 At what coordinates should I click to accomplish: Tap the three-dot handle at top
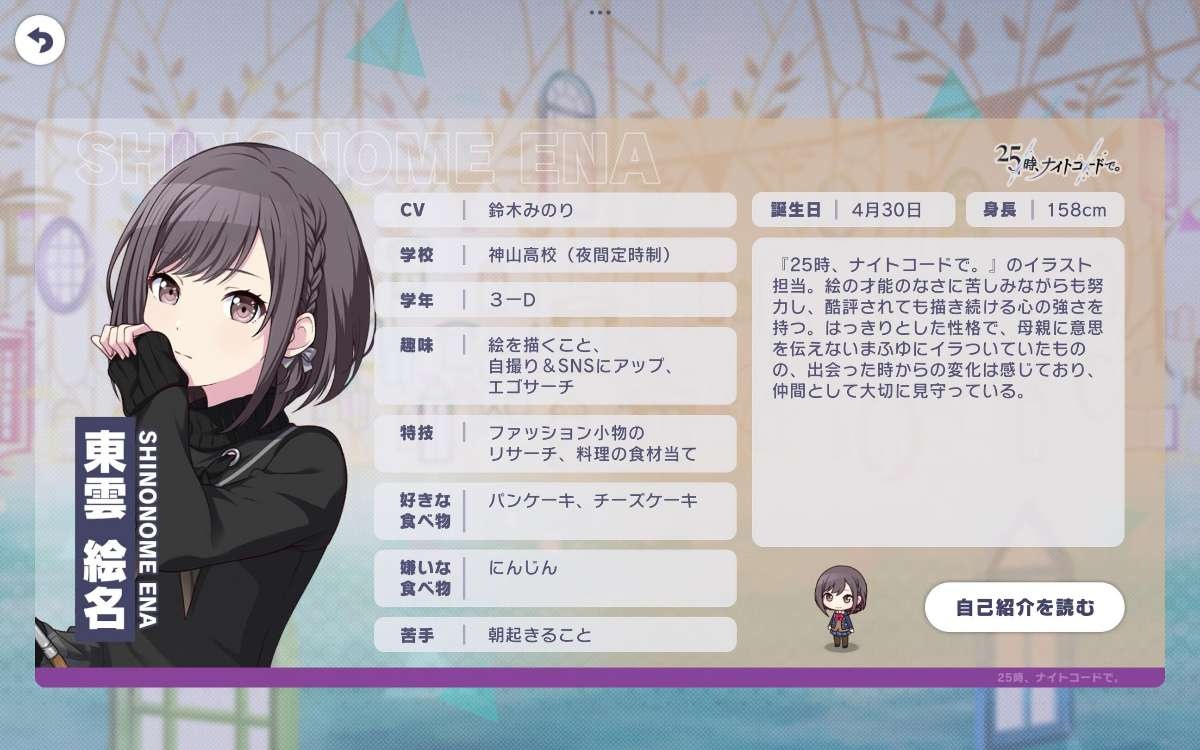(x=600, y=13)
